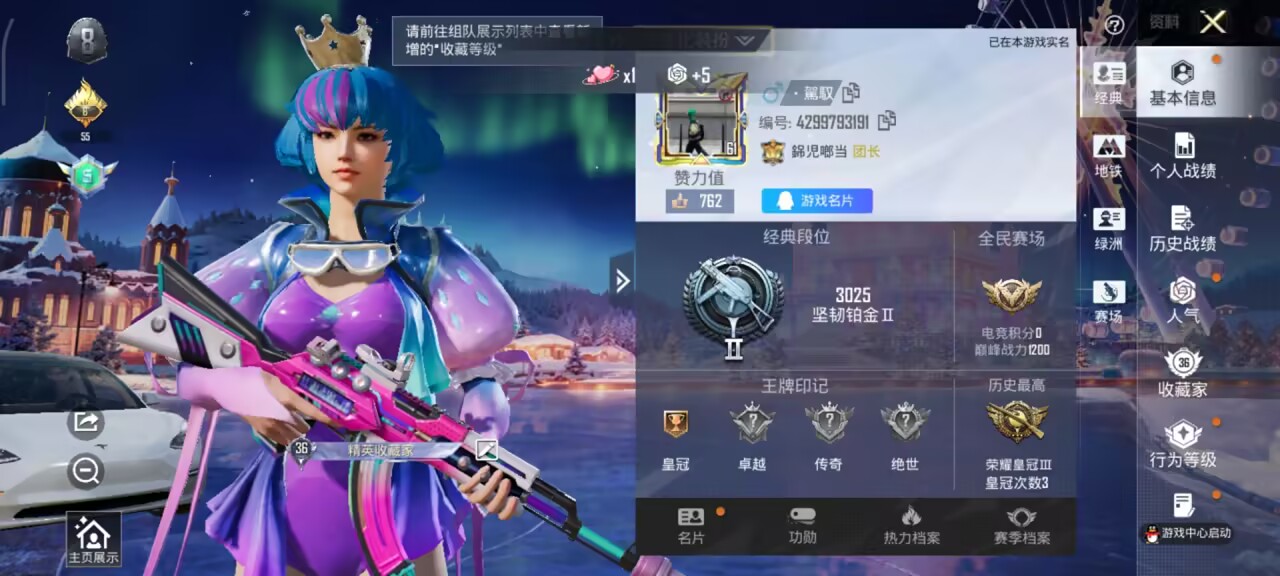This screenshot has width=1280, height=576.
Task: Collapse the panel with the arrow
Action: pyautogui.click(x=622, y=281)
